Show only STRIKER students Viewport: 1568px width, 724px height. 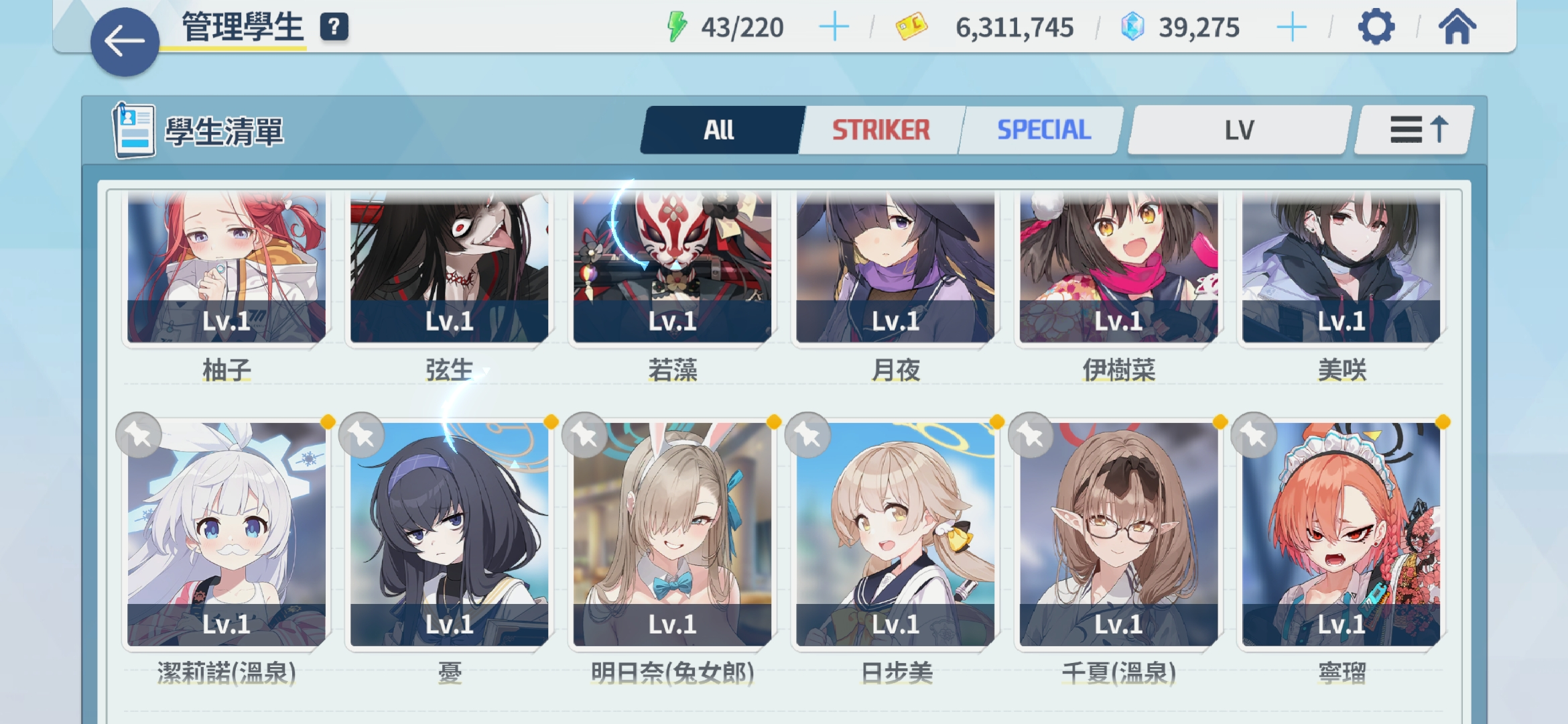pyautogui.click(x=880, y=130)
